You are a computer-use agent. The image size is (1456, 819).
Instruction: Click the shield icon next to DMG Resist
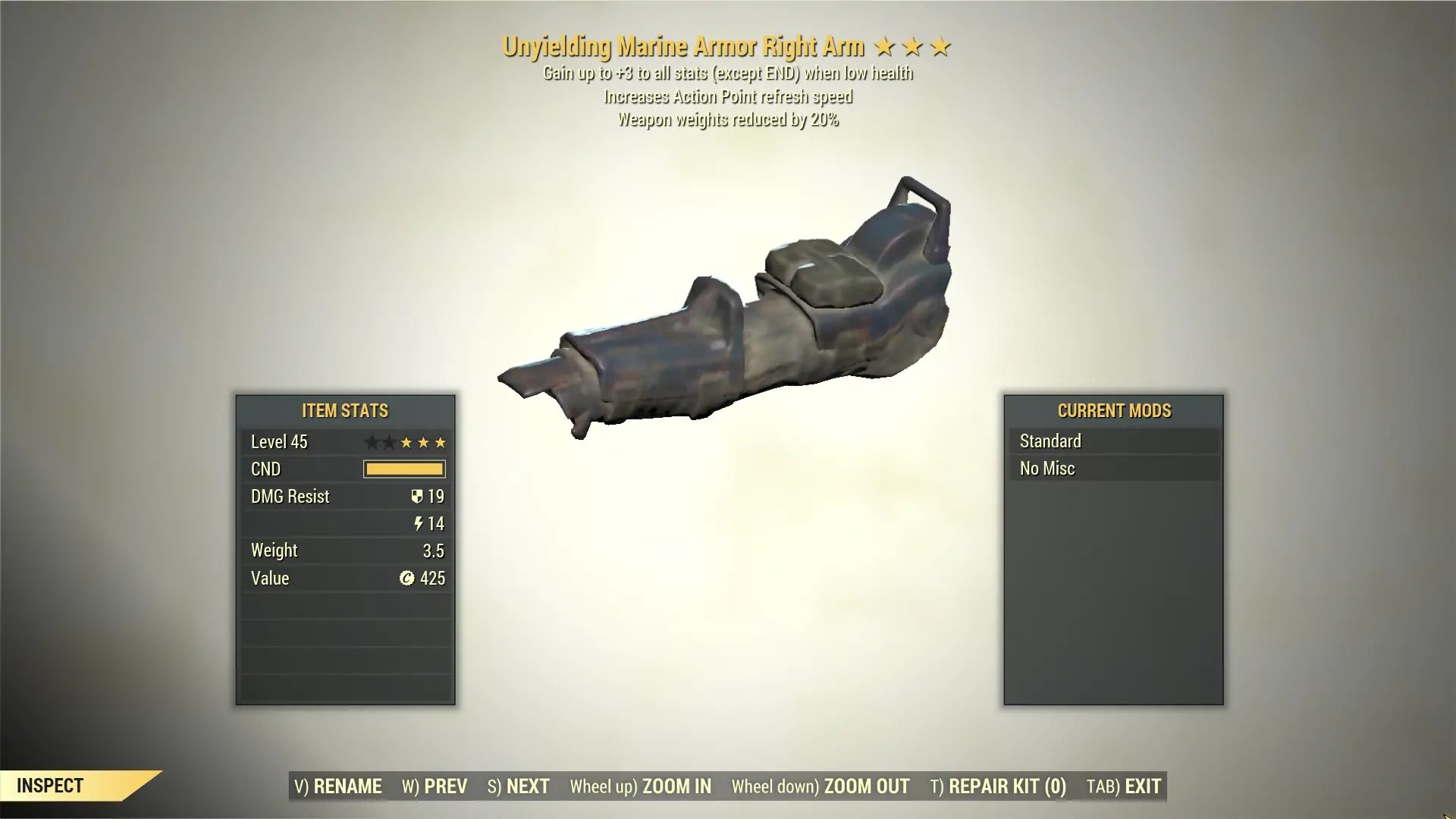(416, 497)
